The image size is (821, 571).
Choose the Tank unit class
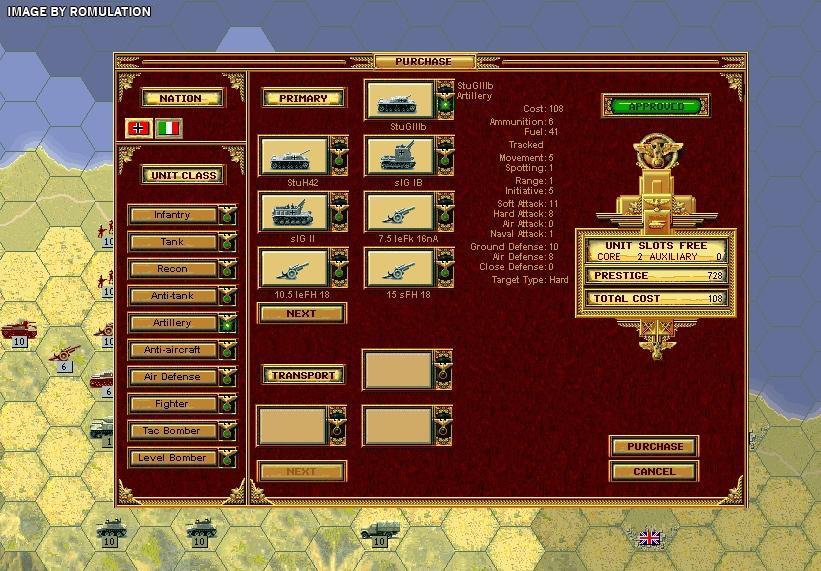pyautogui.click(x=172, y=242)
